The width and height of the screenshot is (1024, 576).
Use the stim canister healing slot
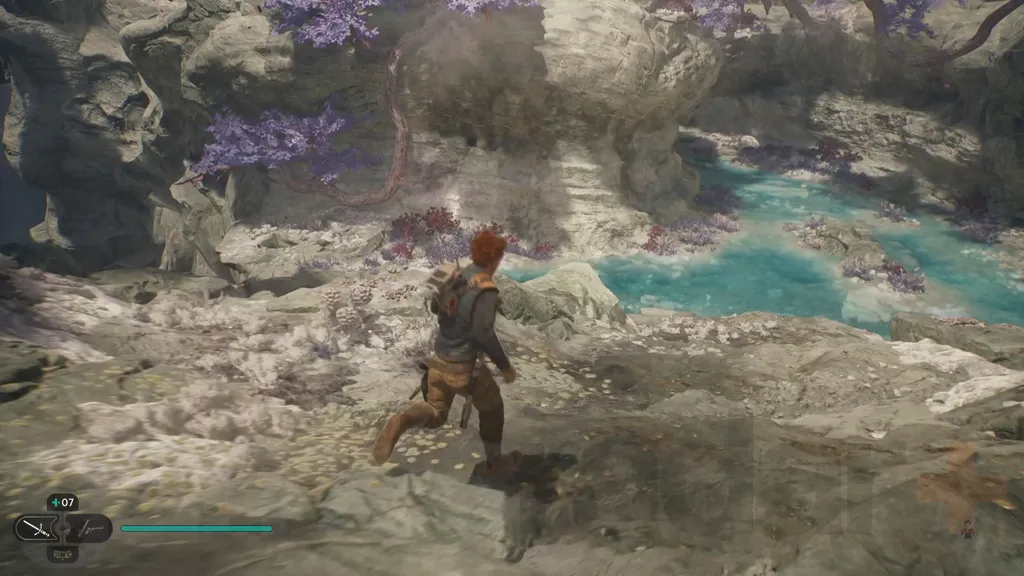[x=62, y=503]
